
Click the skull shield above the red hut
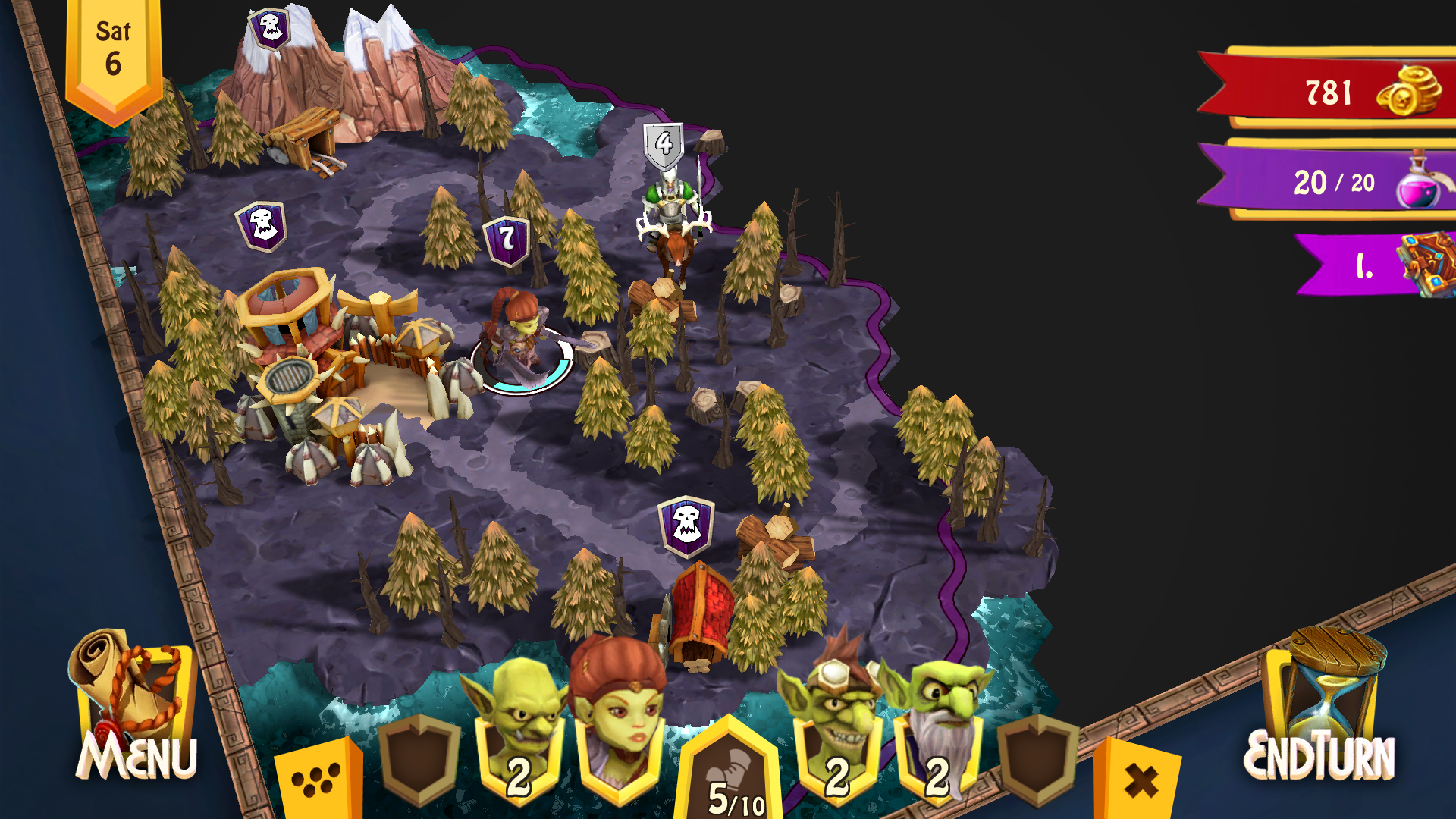click(x=686, y=525)
